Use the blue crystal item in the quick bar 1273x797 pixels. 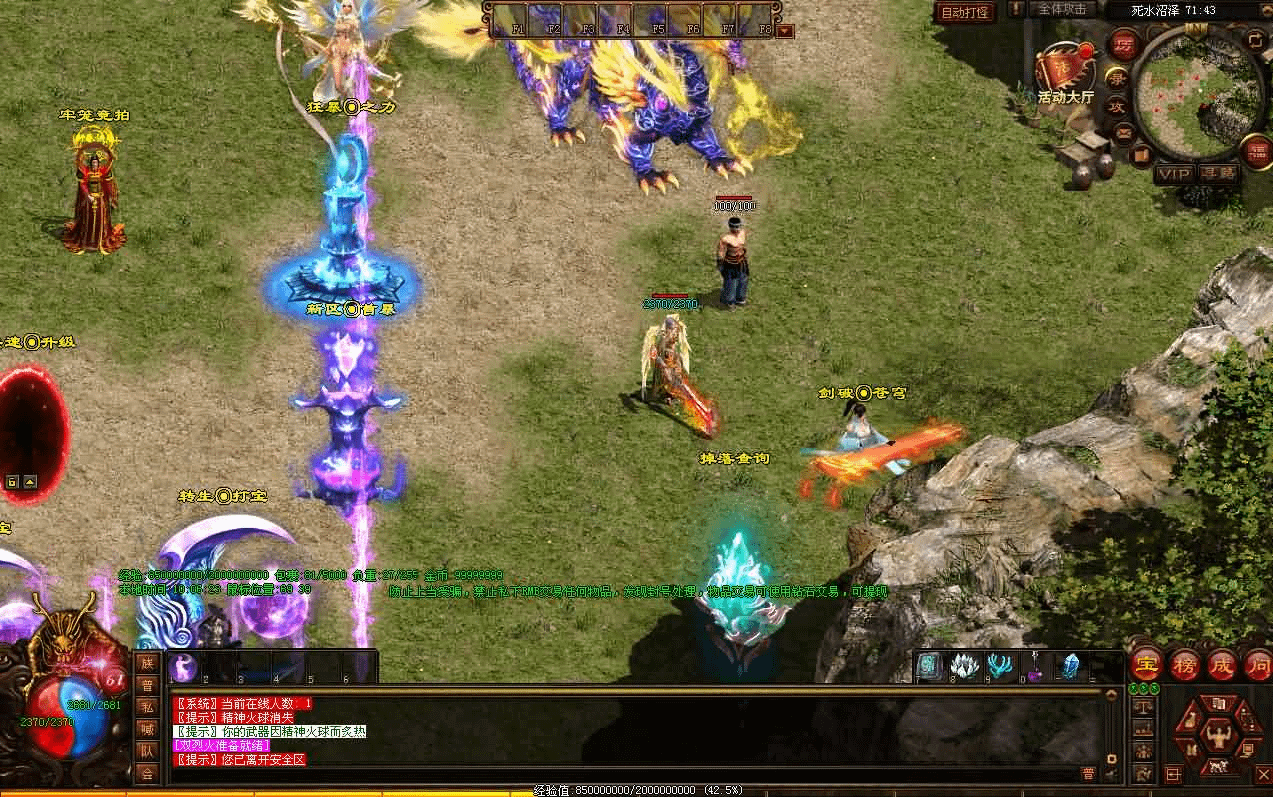(1070, 665)
